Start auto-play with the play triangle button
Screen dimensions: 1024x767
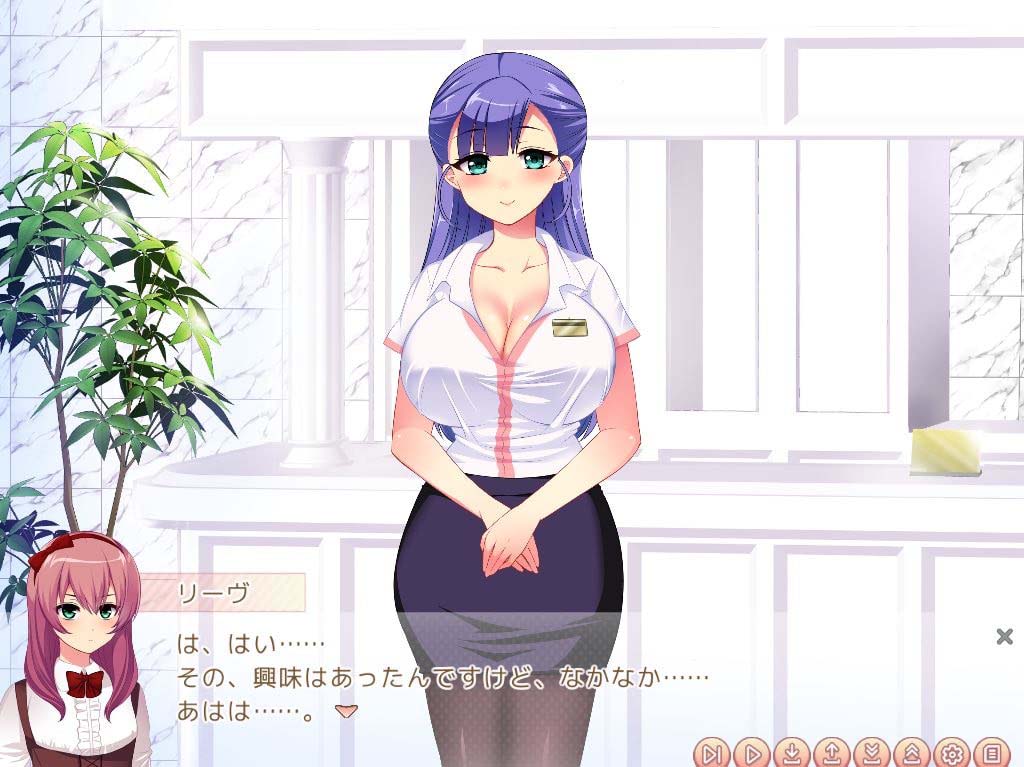point(752,752)
